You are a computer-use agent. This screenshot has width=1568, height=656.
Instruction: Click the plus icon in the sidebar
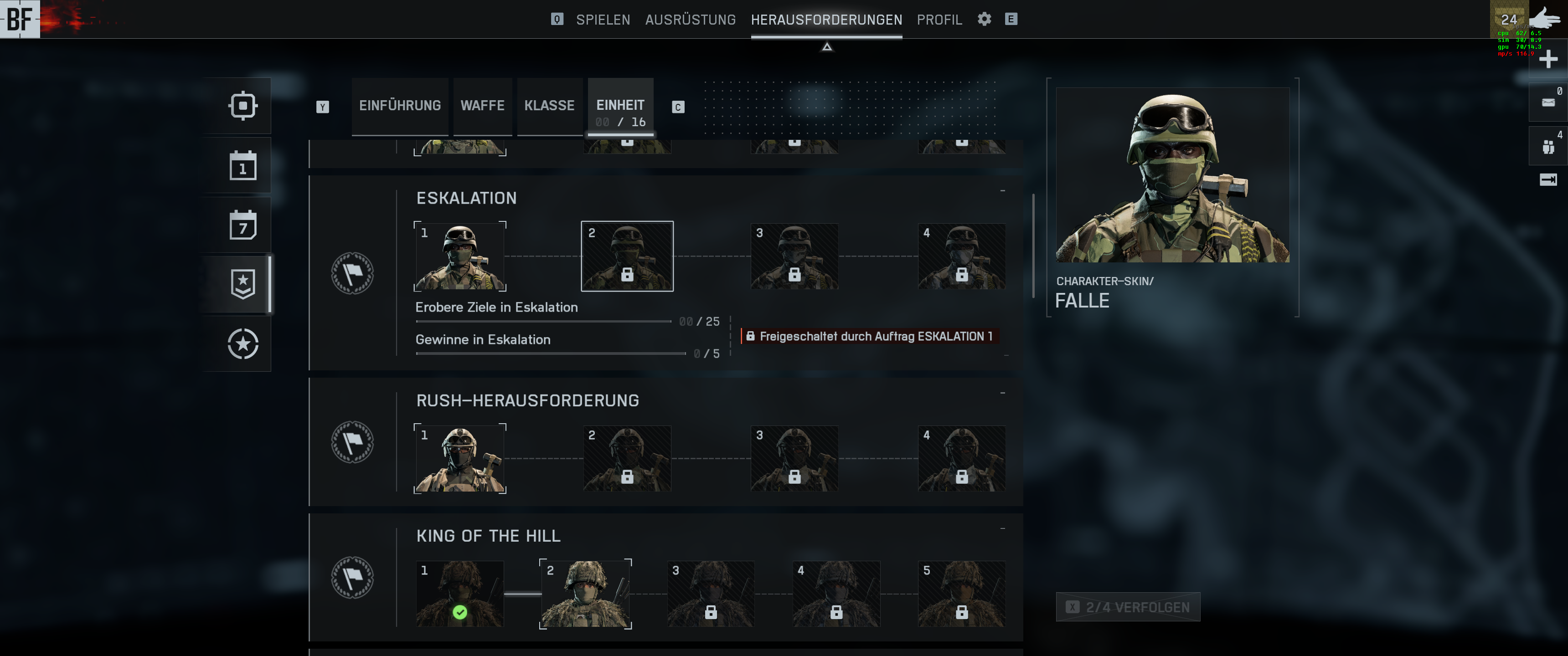(1547, 60)
